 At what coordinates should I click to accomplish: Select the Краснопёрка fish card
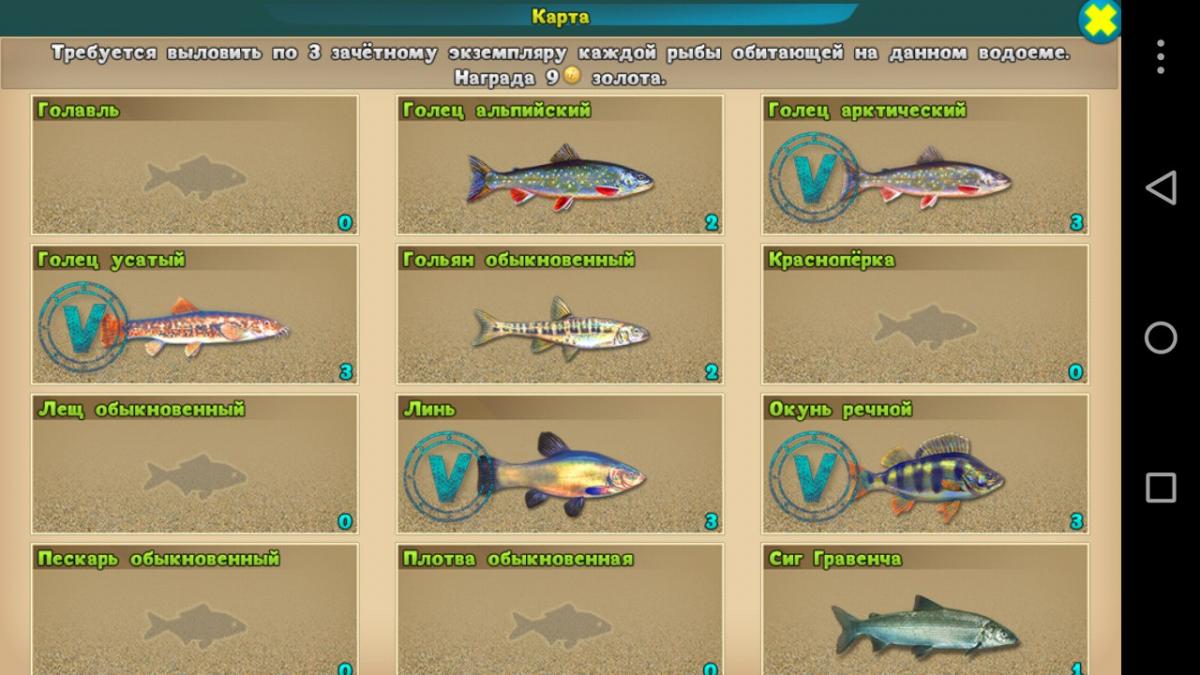pos(925,315)
